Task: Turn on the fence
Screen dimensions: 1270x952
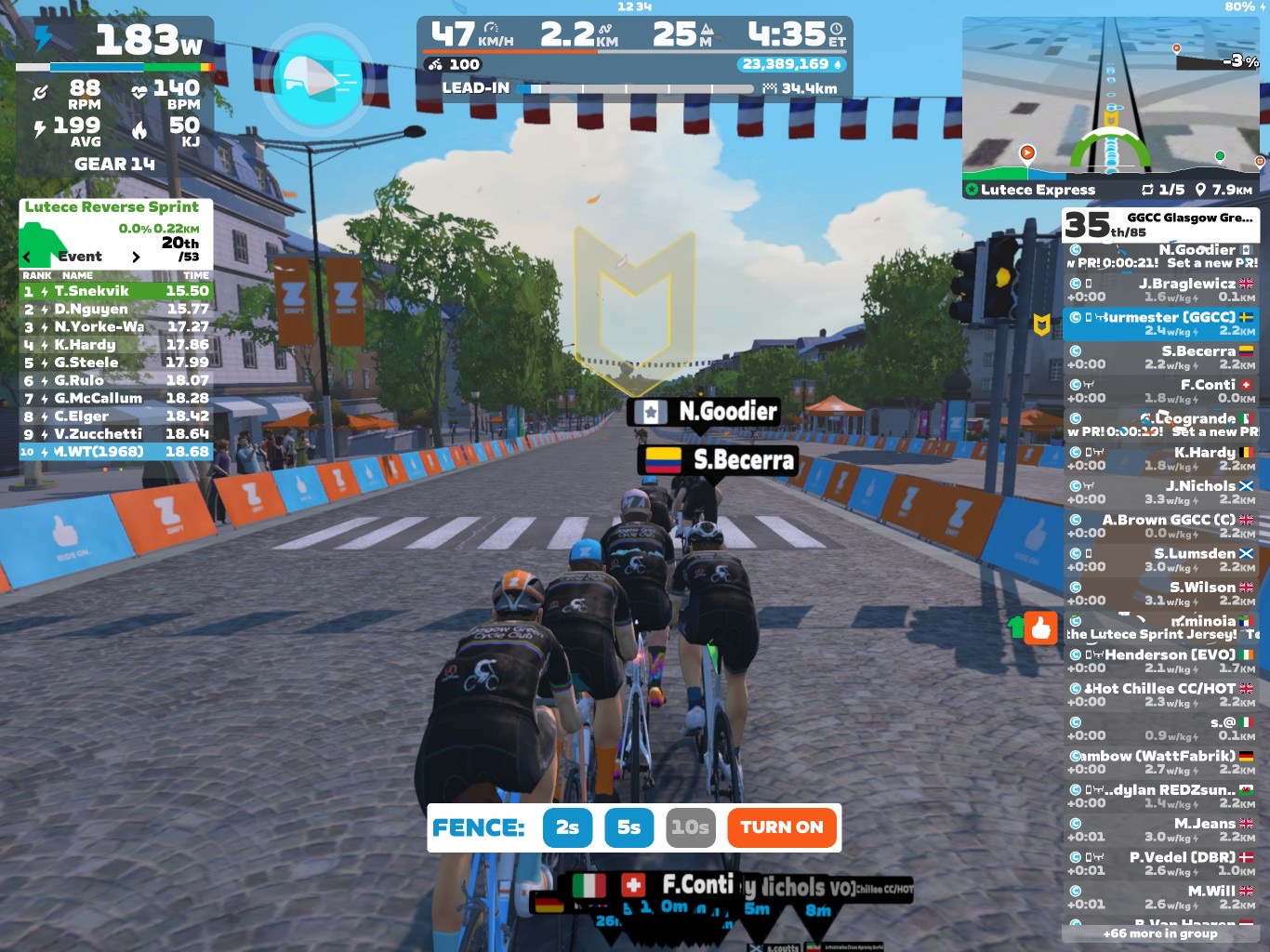Action: 781,827
